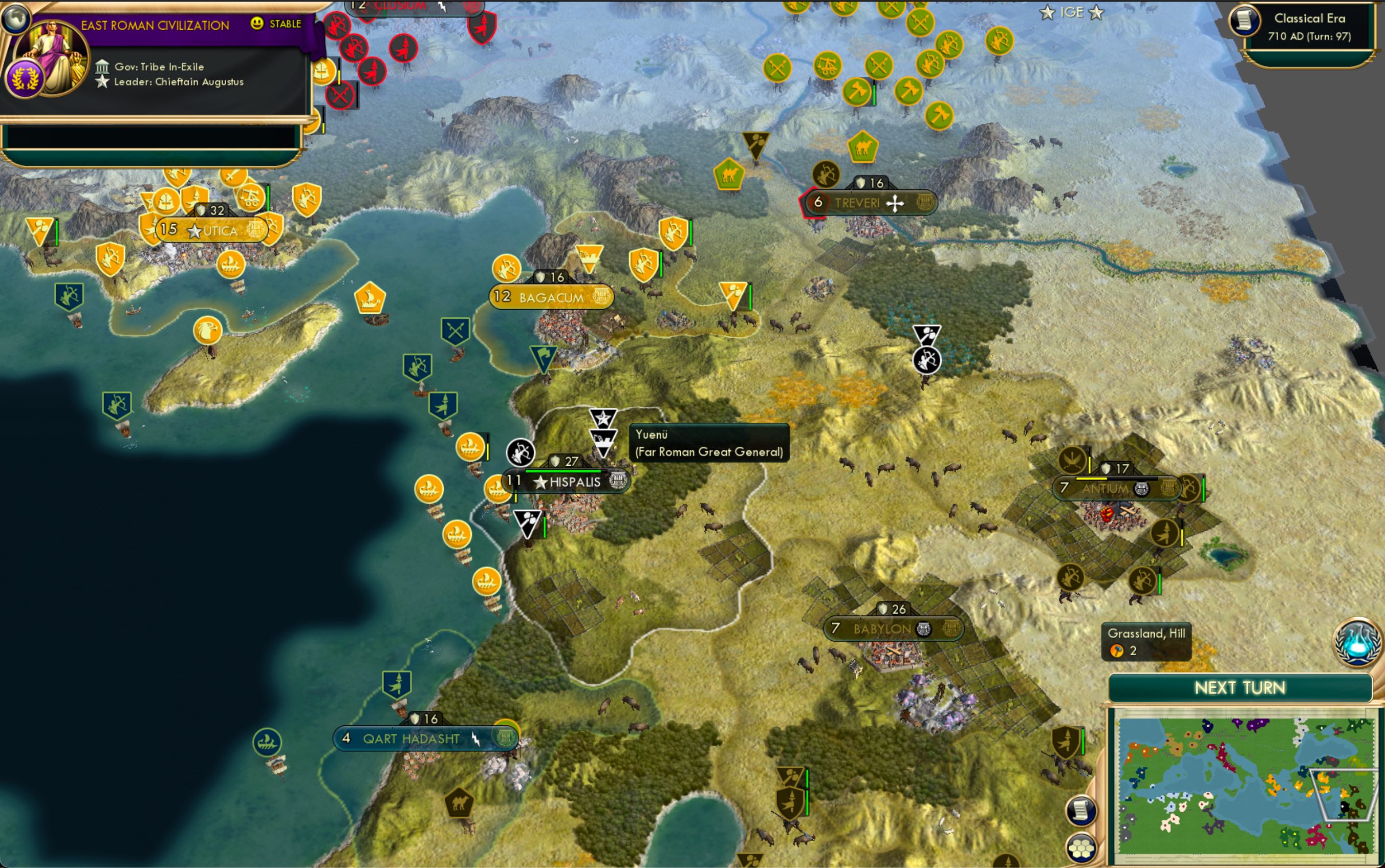Click the black crossed-swords combat icon near Hispalis

(521, 453)
